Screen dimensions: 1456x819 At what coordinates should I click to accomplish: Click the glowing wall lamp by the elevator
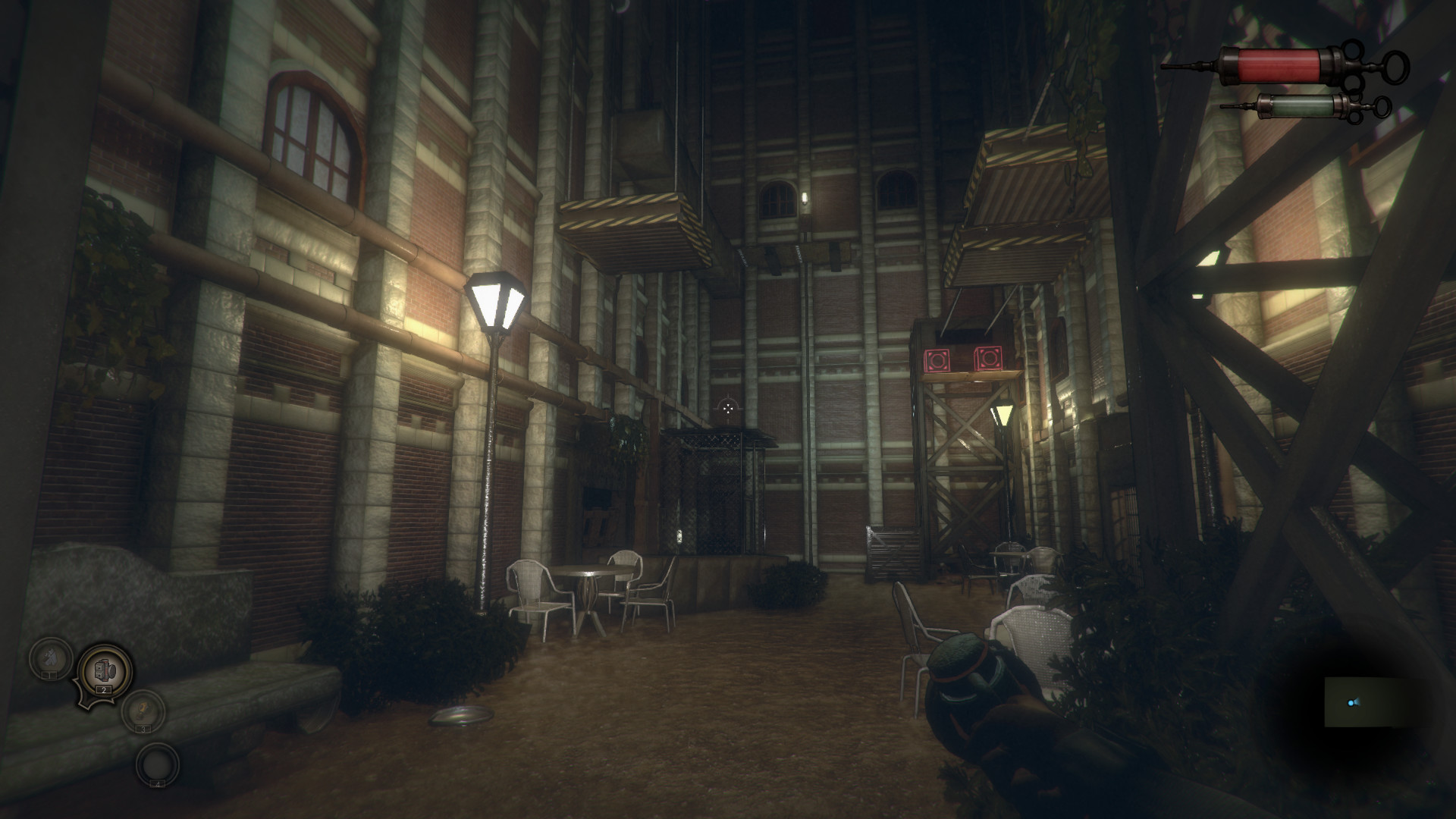tap(1003, 415)
